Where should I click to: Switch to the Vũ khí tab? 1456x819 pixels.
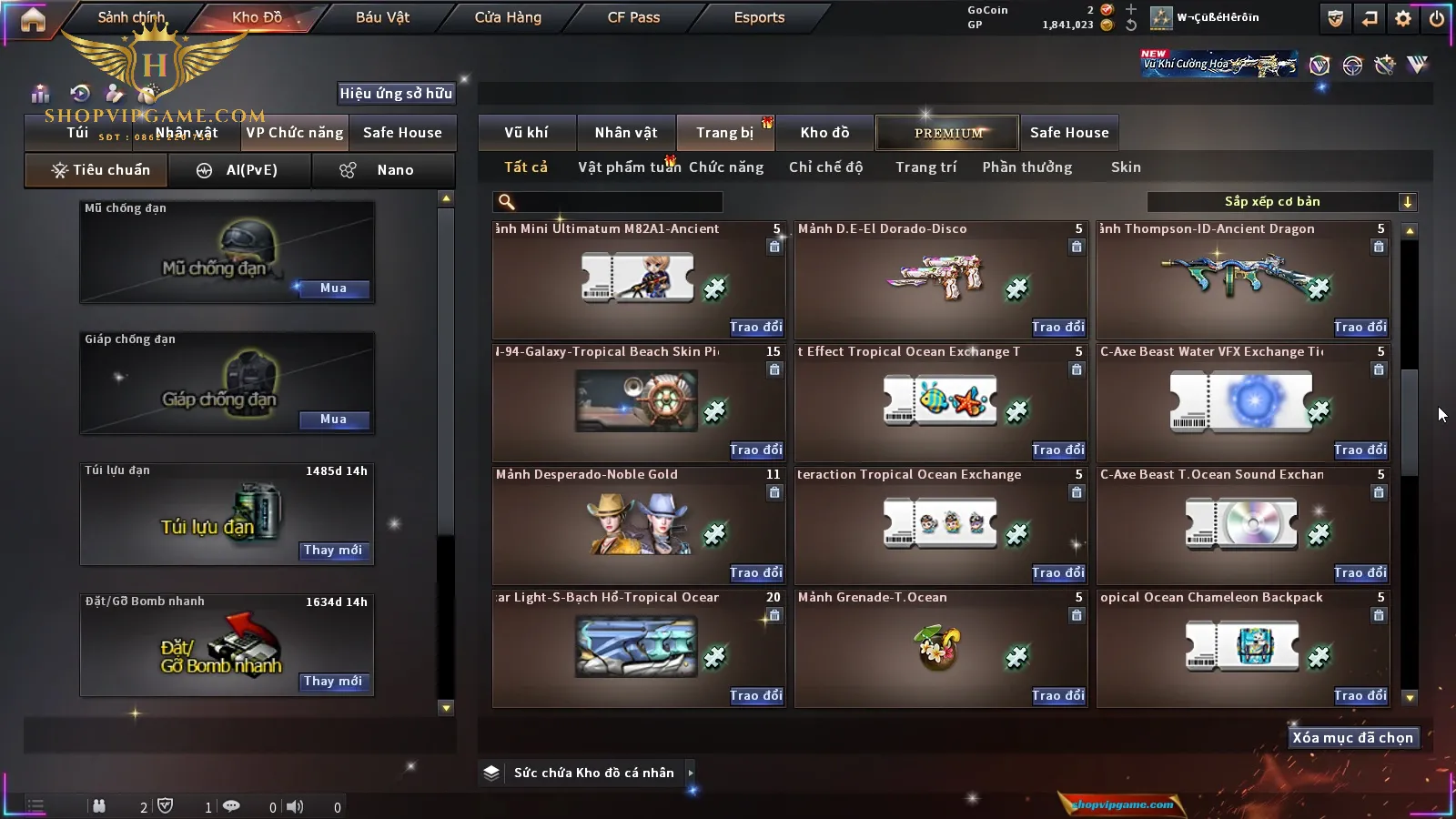(526, 133)
